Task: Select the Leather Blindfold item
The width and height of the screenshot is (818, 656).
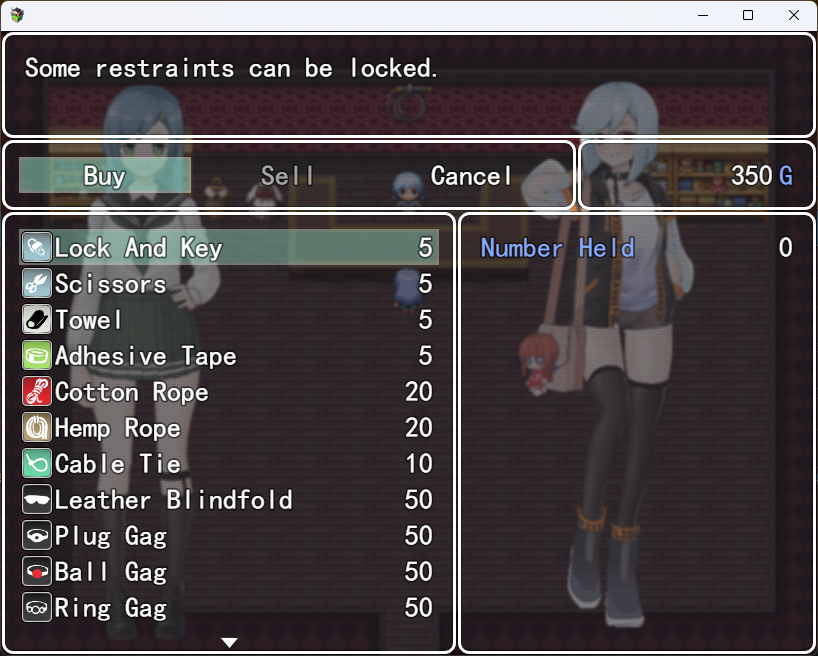Action: click(x=229, y=500)
